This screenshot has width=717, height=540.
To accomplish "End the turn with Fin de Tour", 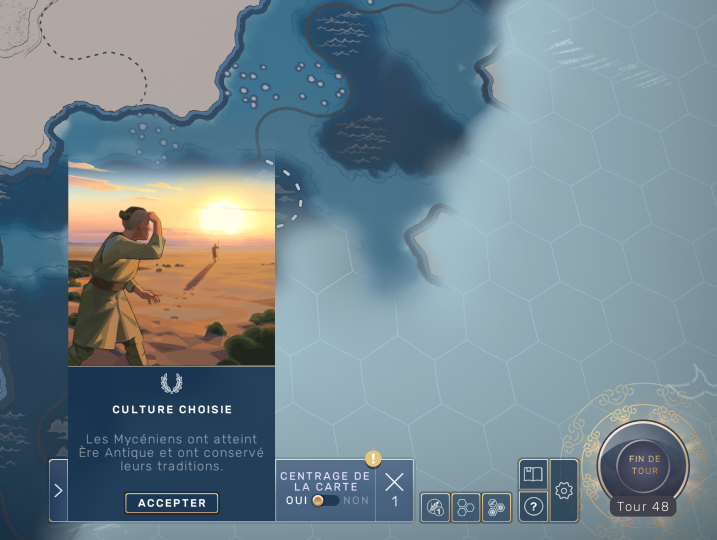I will pyautogui.click(x=643, y=464).
